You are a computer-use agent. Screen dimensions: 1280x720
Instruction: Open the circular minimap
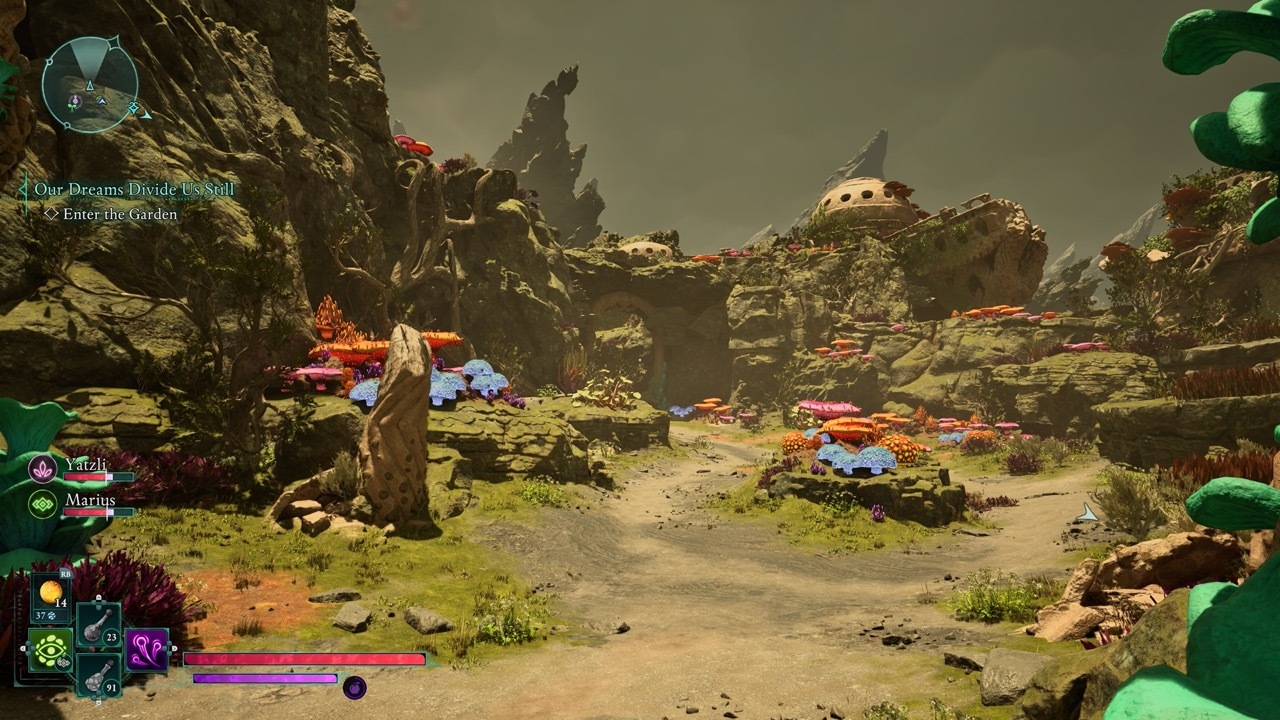coord(89,84)
